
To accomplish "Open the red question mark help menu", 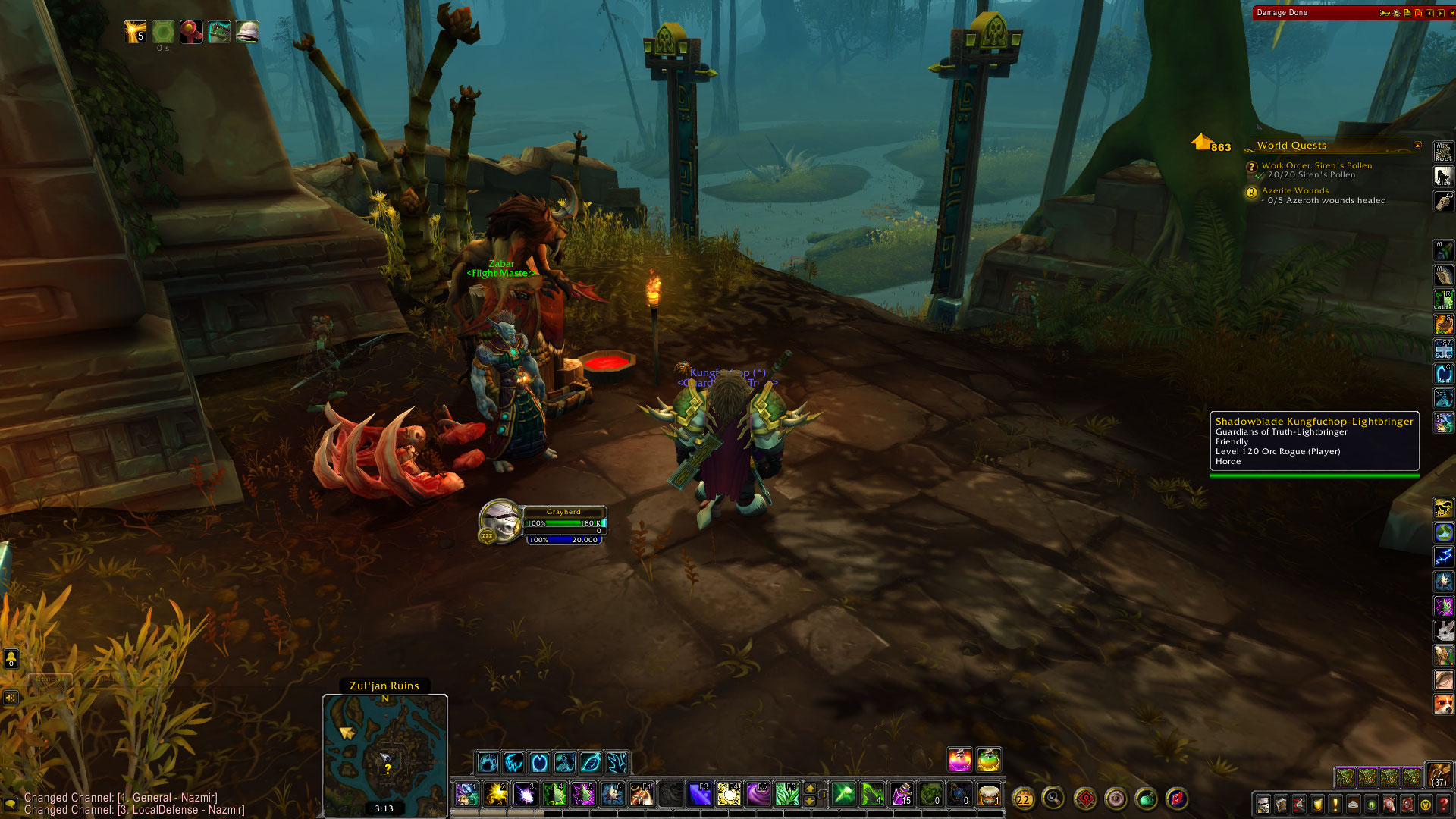I will pyautogui.click(x=1444, y=805).
